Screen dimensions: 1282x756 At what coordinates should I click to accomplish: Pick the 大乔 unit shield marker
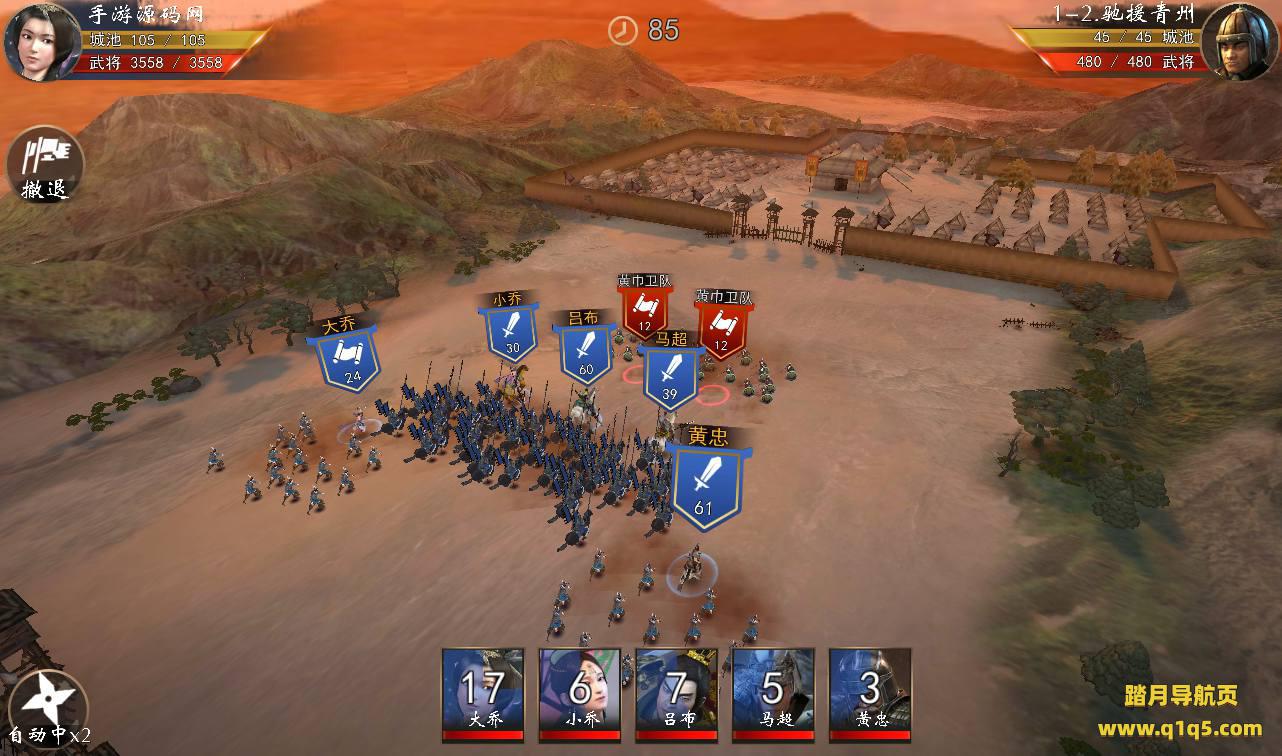[349, 360]
